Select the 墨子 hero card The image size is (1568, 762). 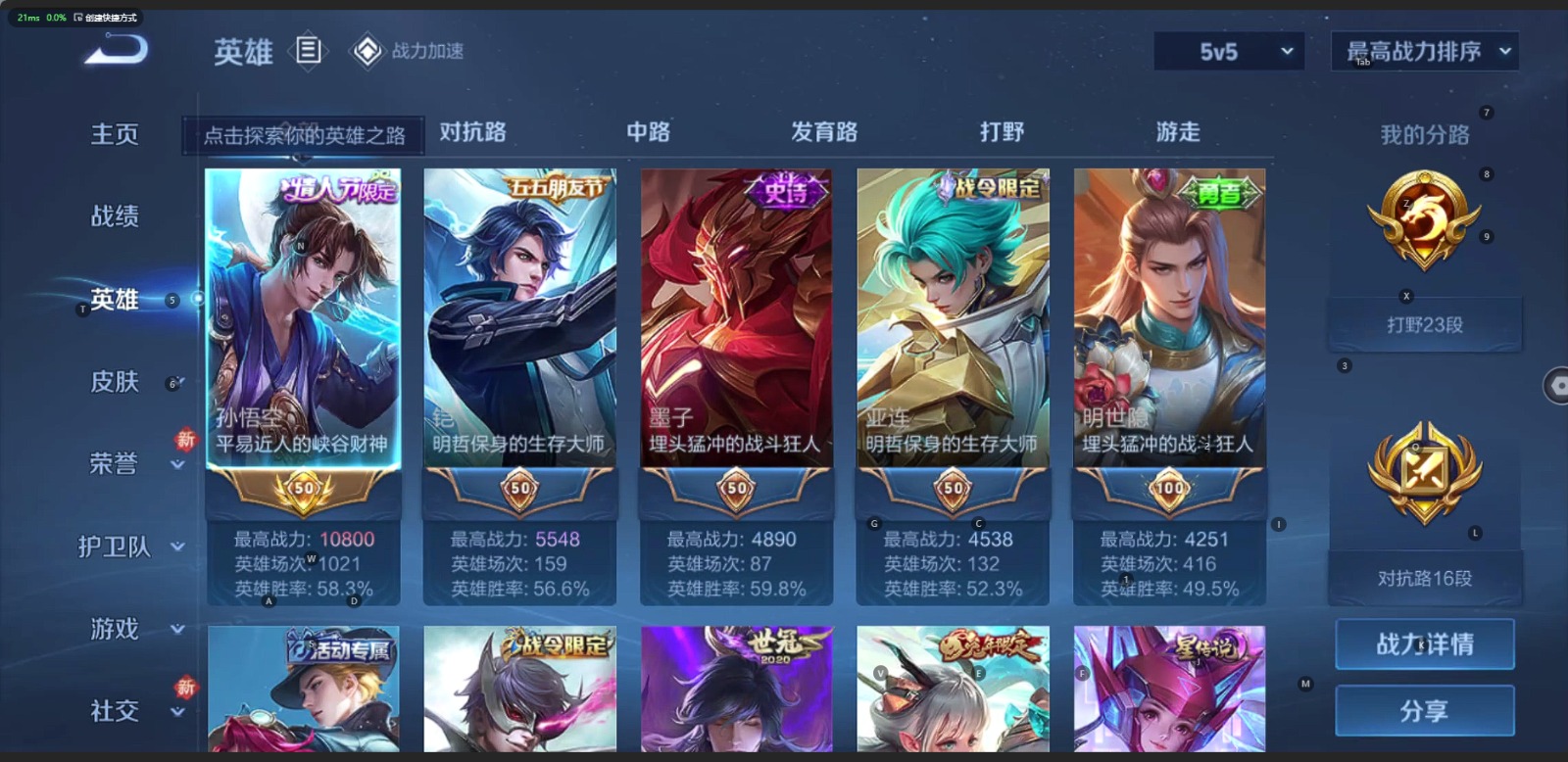pos(736,323)
